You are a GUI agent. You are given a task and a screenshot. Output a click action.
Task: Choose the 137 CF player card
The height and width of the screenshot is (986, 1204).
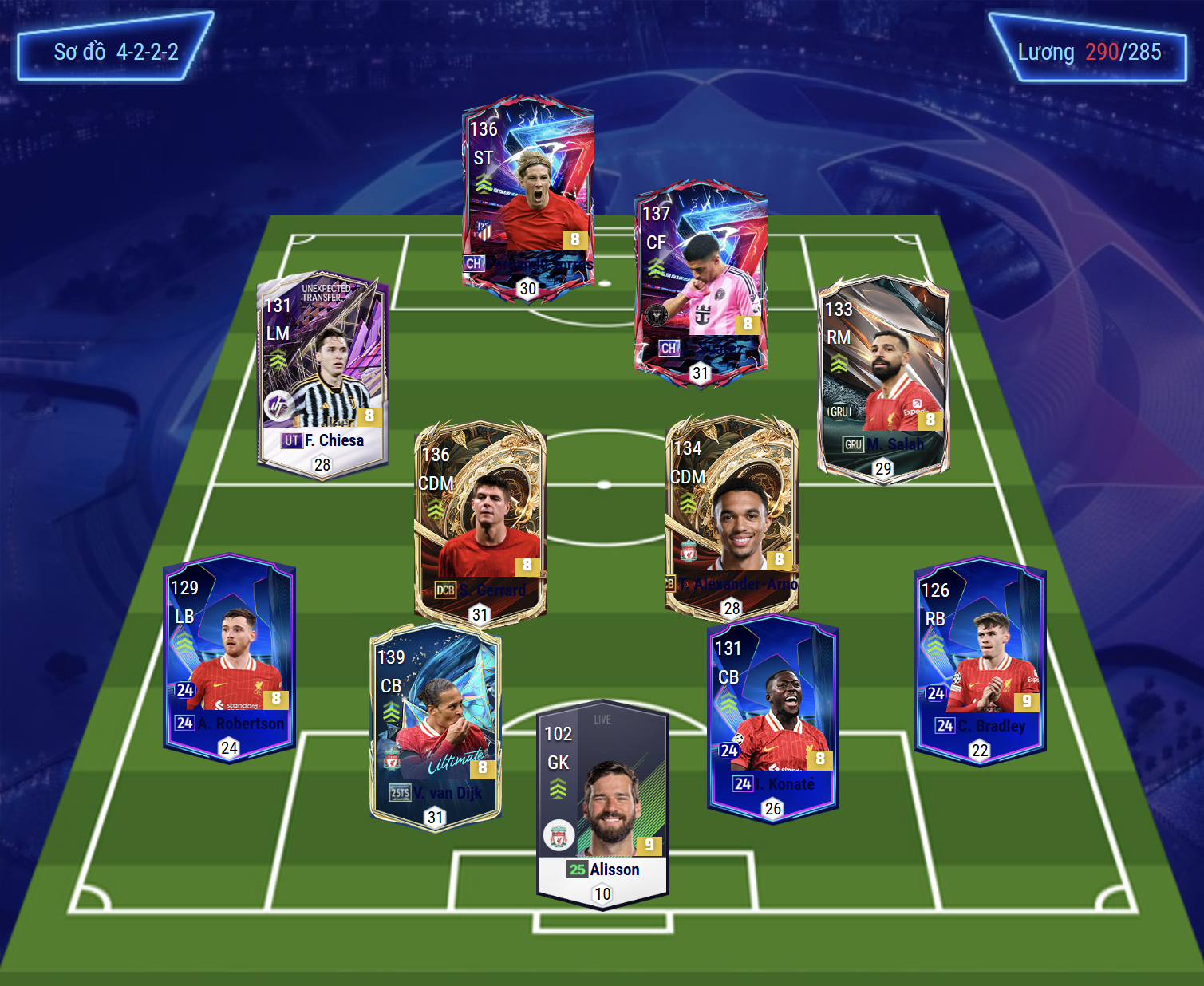pos(701,284)
